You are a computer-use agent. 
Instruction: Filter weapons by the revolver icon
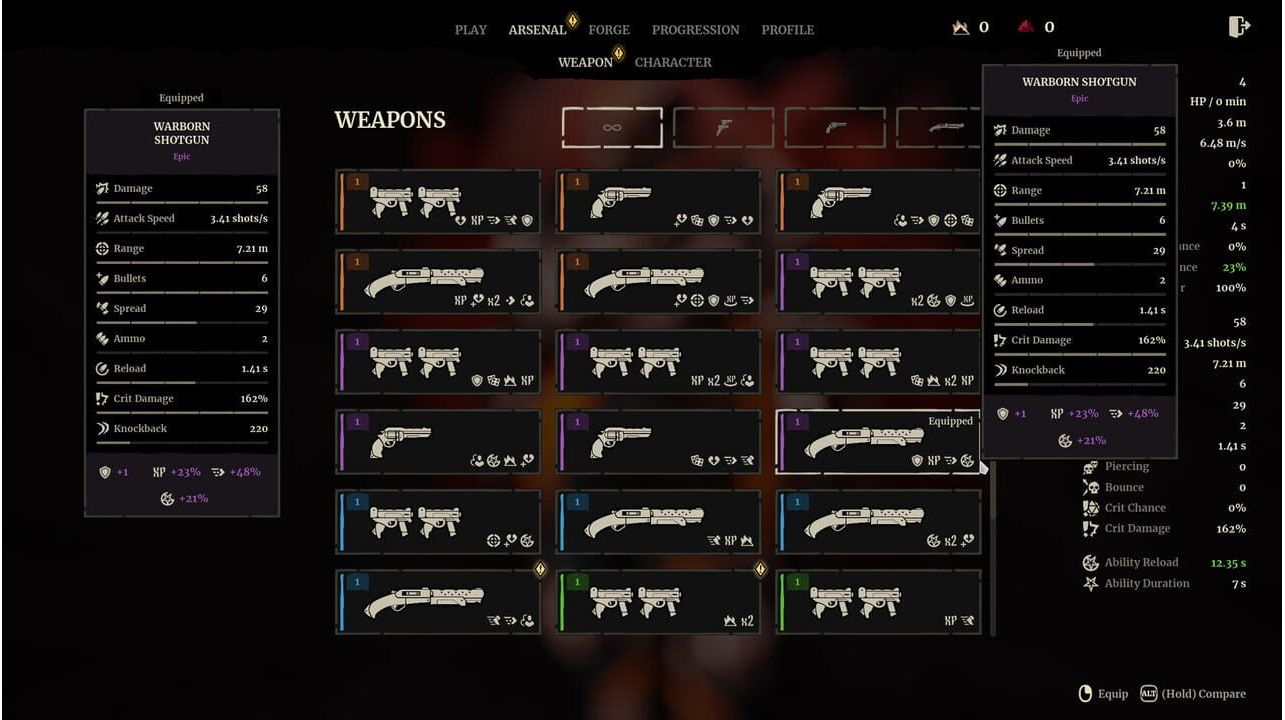(835, 128)
